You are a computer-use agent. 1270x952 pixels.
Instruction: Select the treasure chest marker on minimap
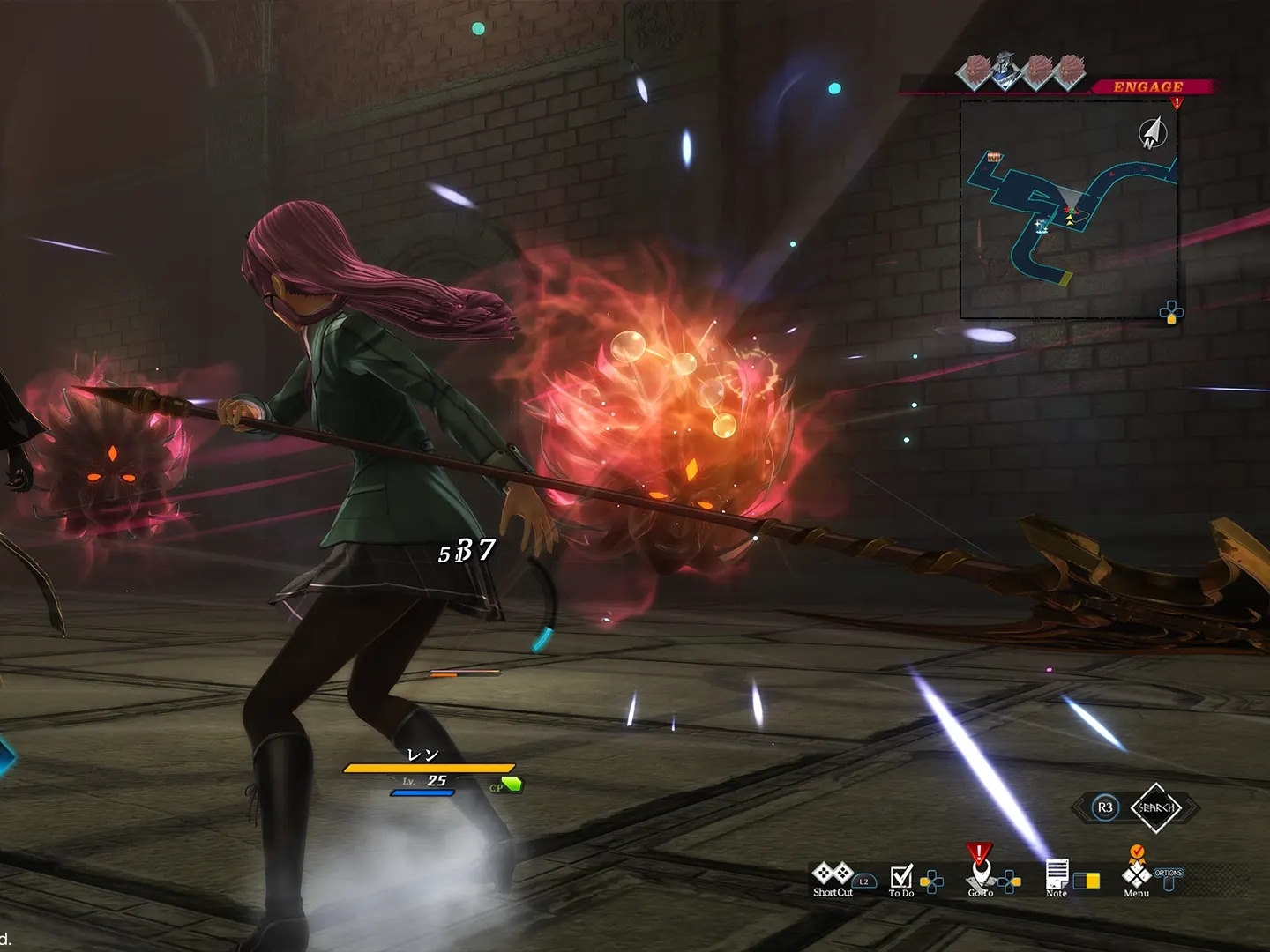(995, 157)
